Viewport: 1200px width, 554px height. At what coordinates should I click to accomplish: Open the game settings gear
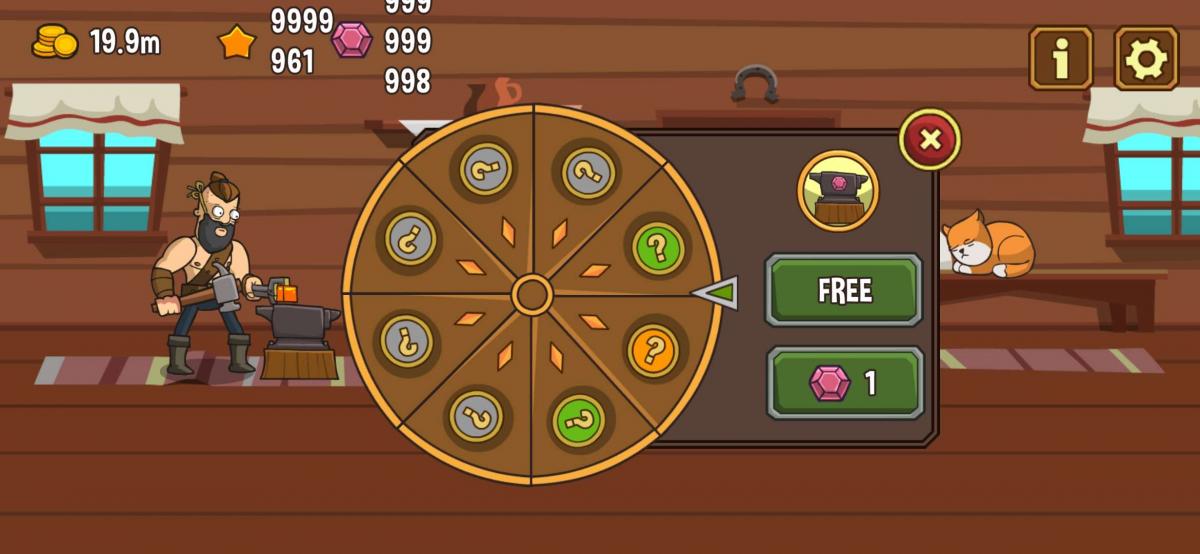point(1146,59)
